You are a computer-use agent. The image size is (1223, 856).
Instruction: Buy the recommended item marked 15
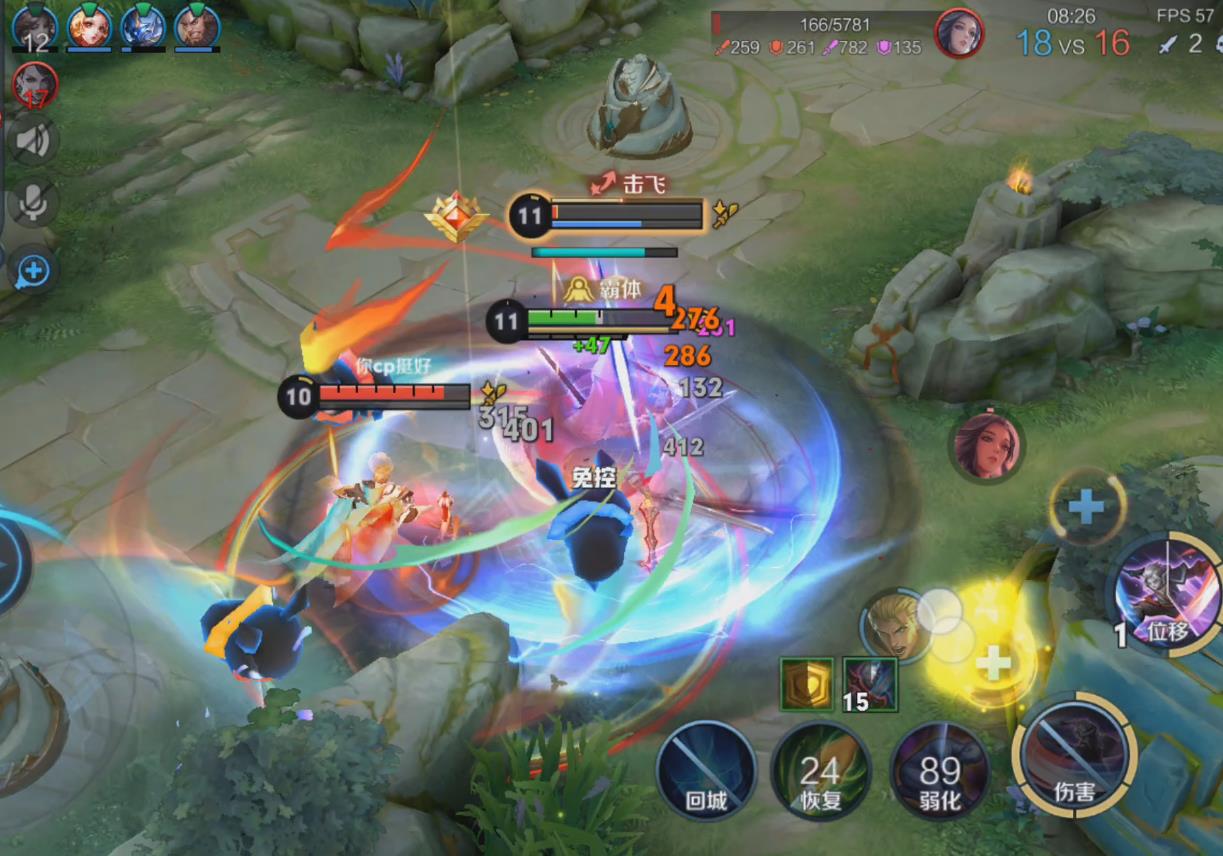[x=870, y=684]
